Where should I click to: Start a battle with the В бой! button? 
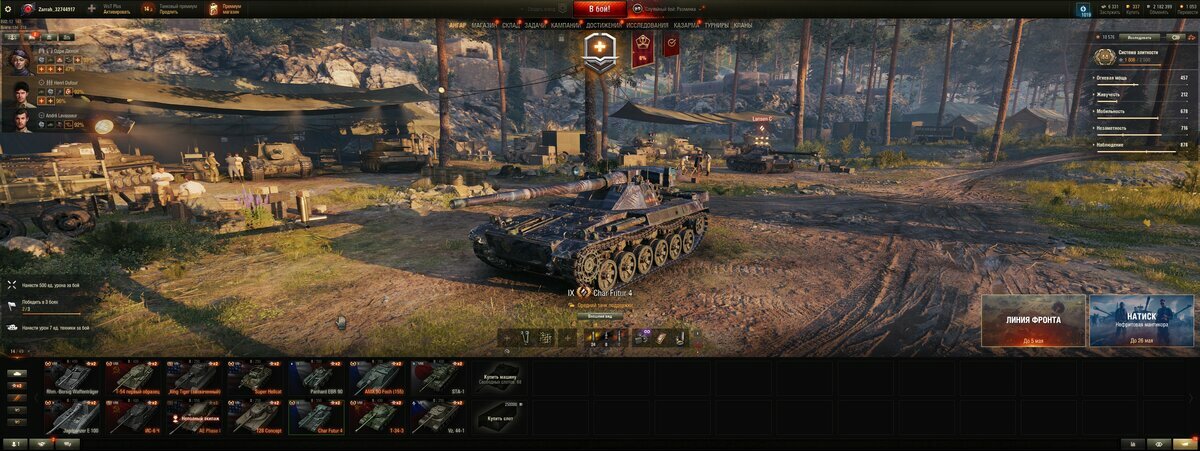coord(599,9)
